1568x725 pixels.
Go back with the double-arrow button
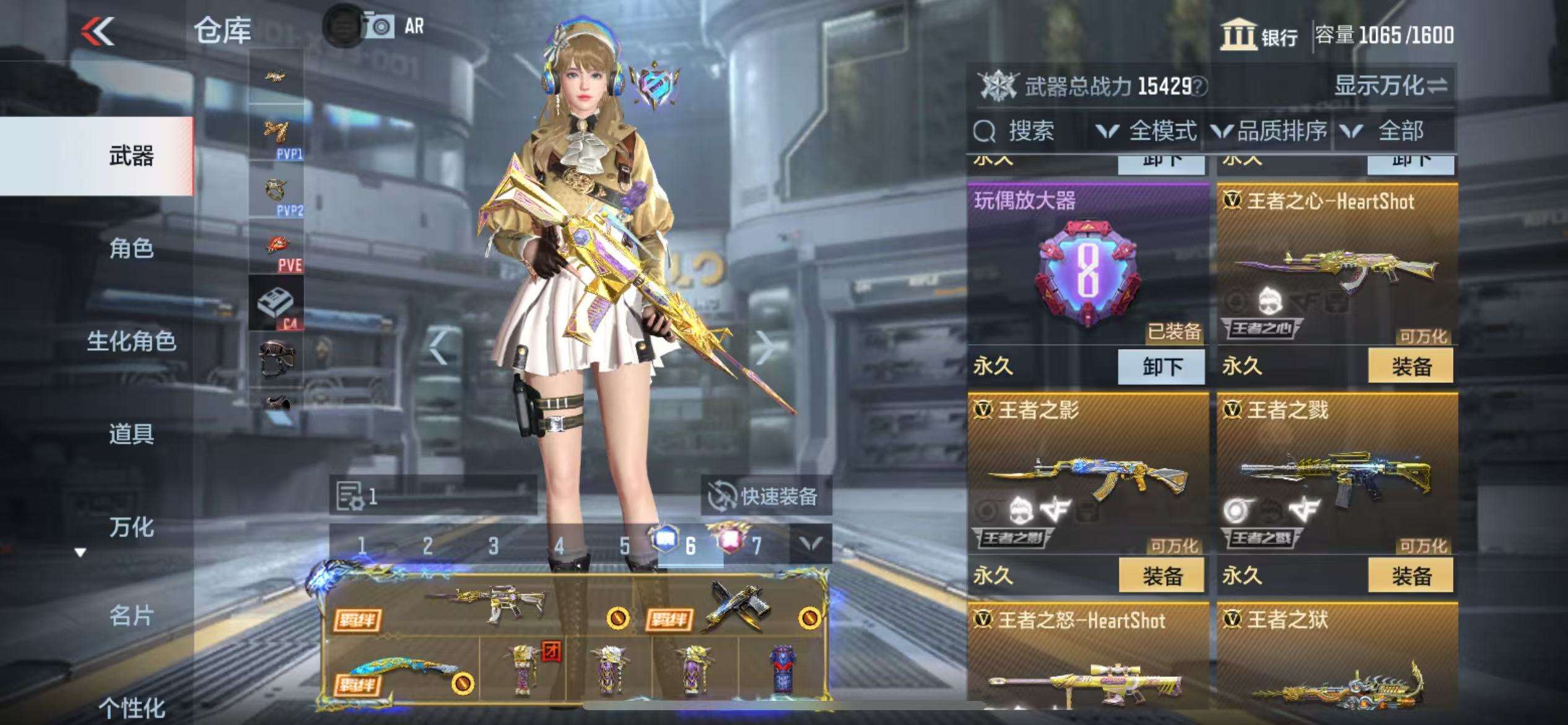[99, 31]
